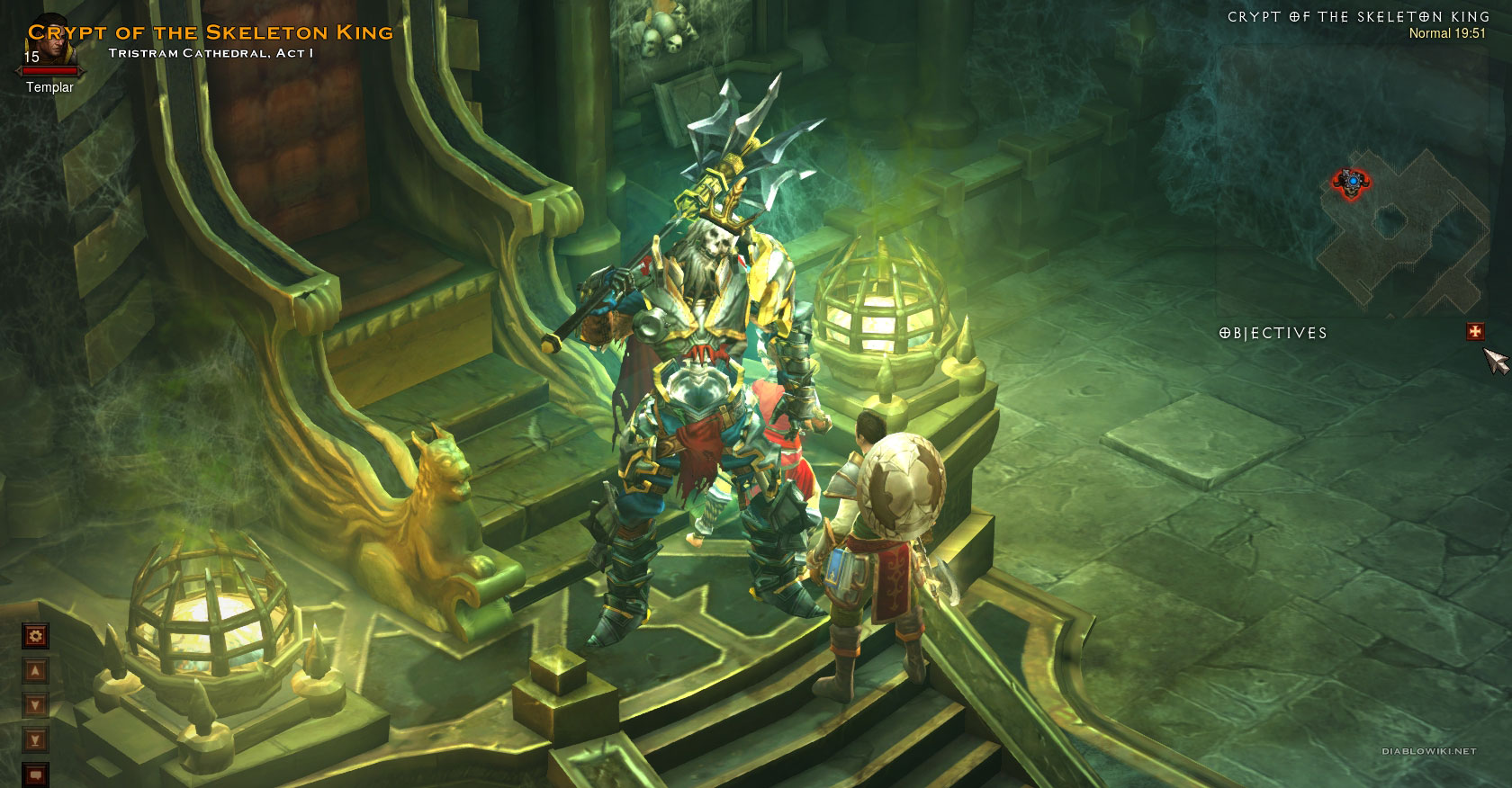Jump to chat bottom with the underlined arrow
1512x788 pixels.
click(x=35, y=740)
